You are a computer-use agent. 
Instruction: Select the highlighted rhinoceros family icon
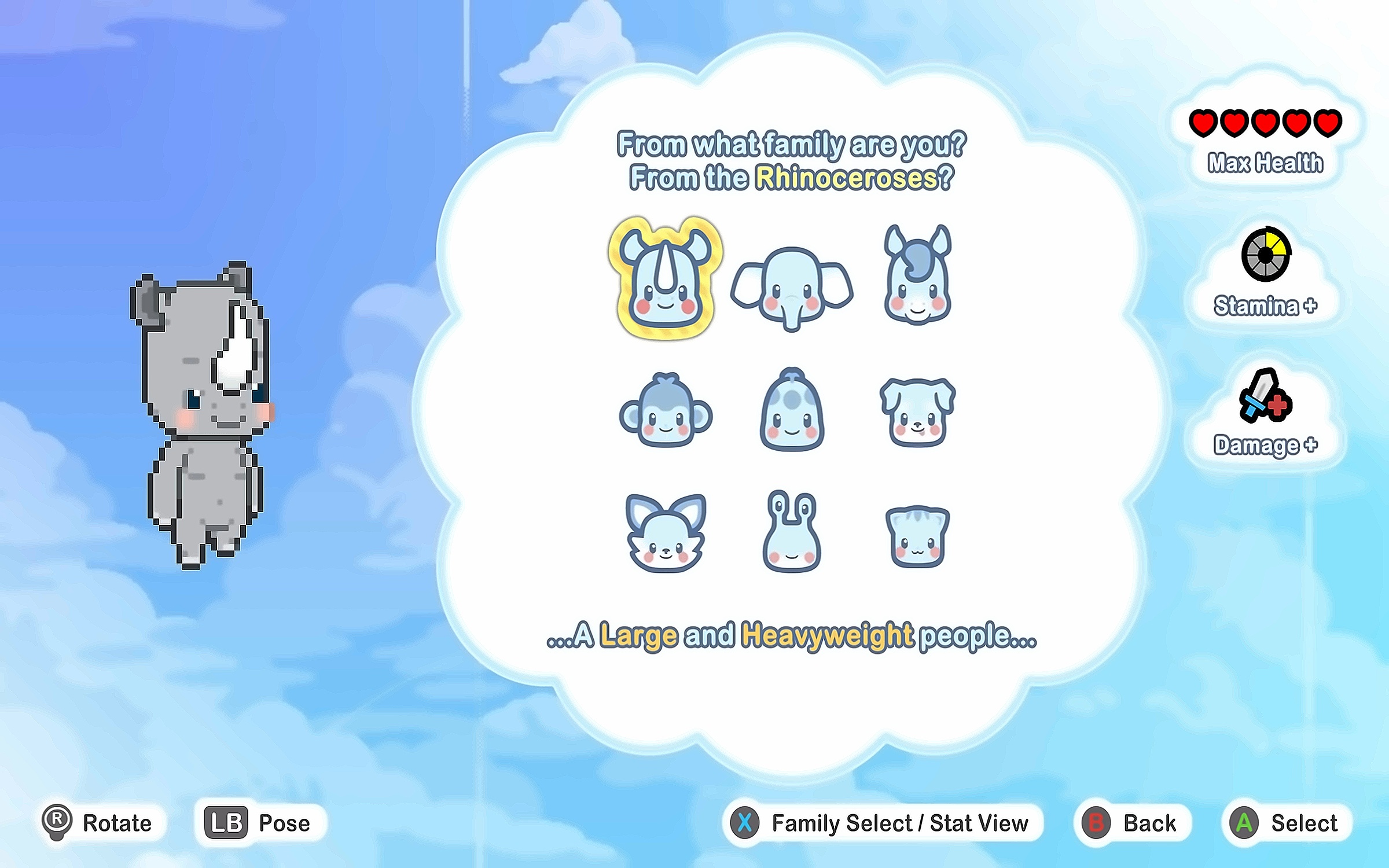(666, 279)
